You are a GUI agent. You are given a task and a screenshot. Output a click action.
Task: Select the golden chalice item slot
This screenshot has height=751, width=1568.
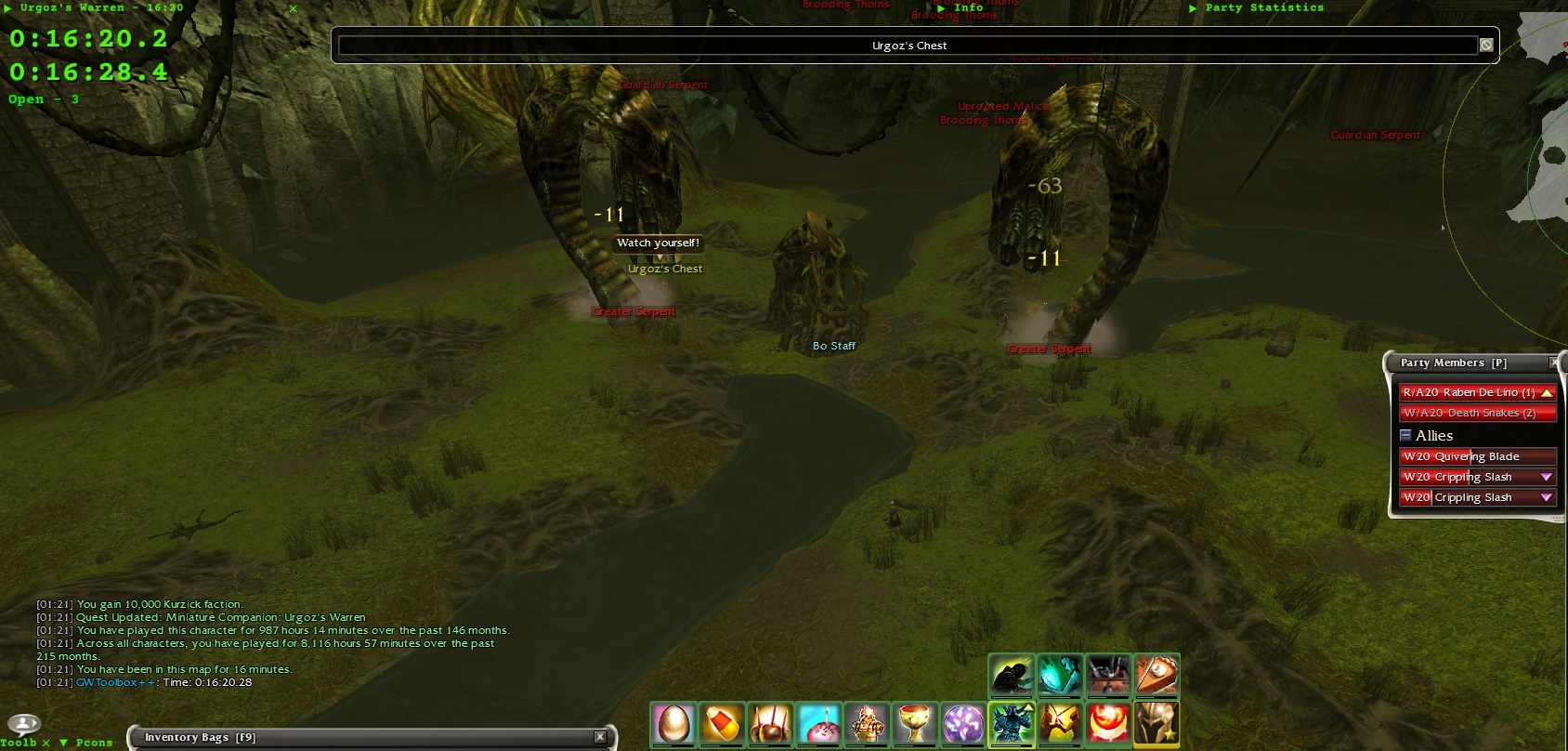[x=915, y=723]
